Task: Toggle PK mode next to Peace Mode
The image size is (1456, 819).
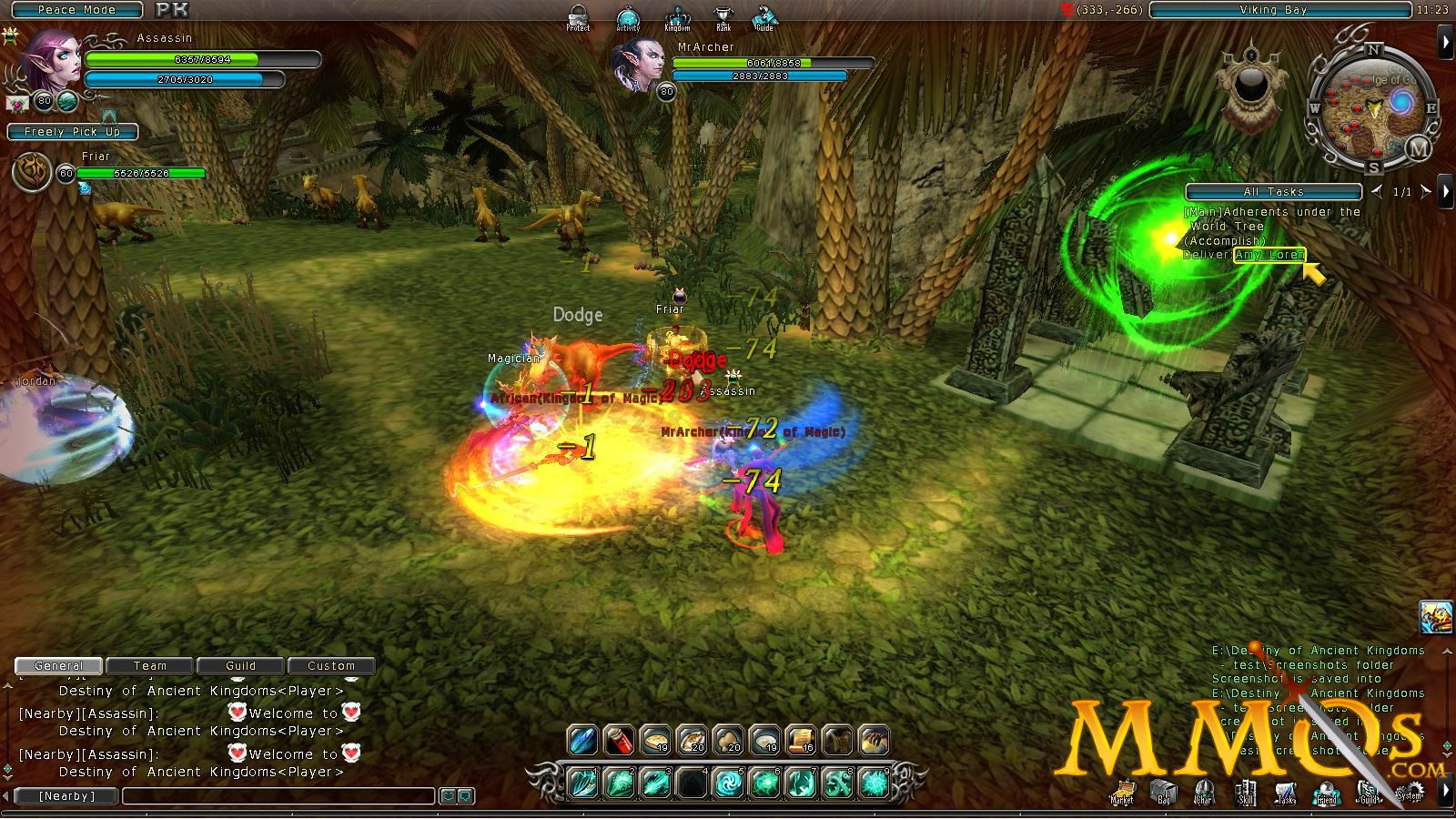Action: [x=173, y=11]
